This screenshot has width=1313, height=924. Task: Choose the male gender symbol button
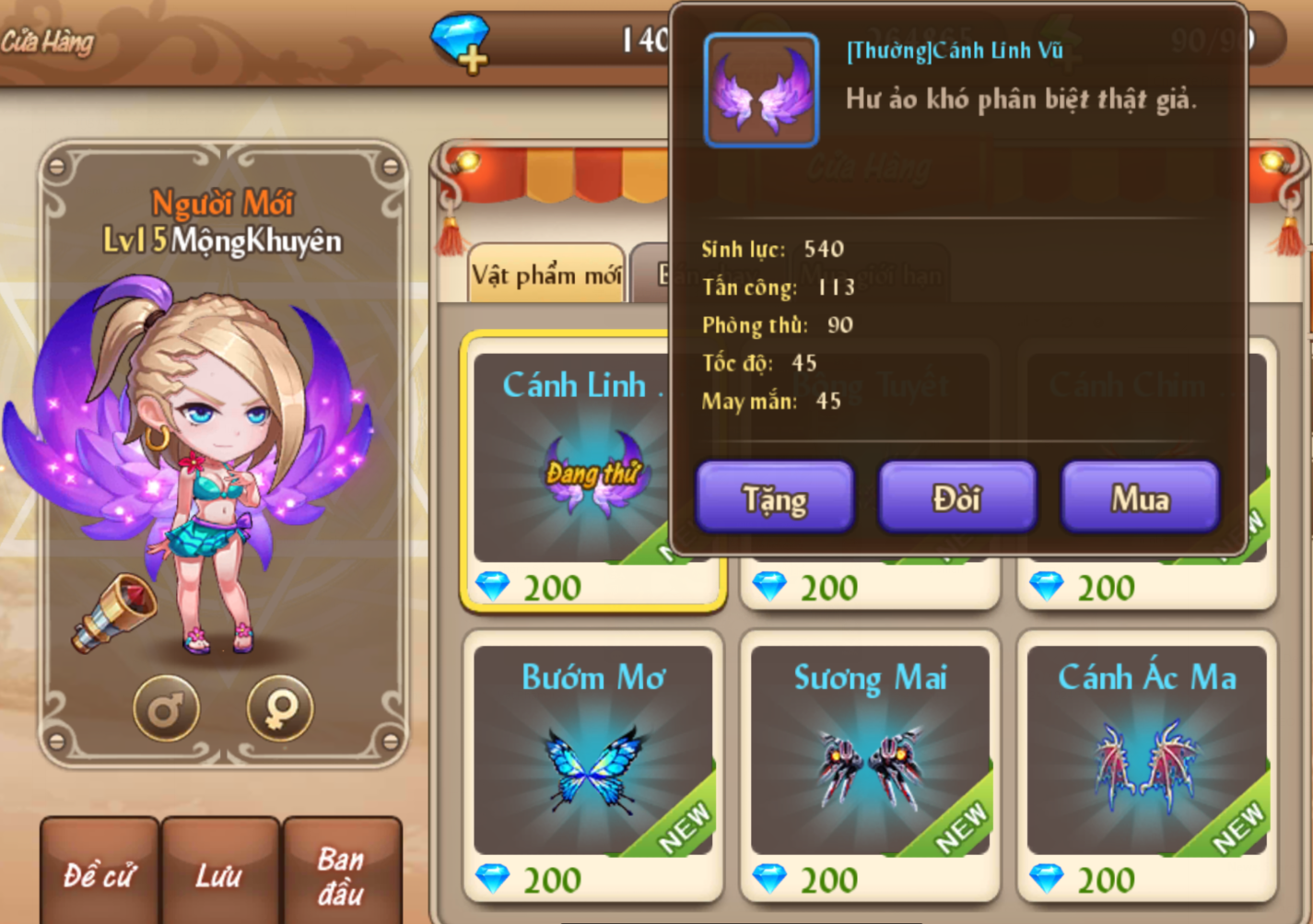pyautogui.click(x=166, y=708)
